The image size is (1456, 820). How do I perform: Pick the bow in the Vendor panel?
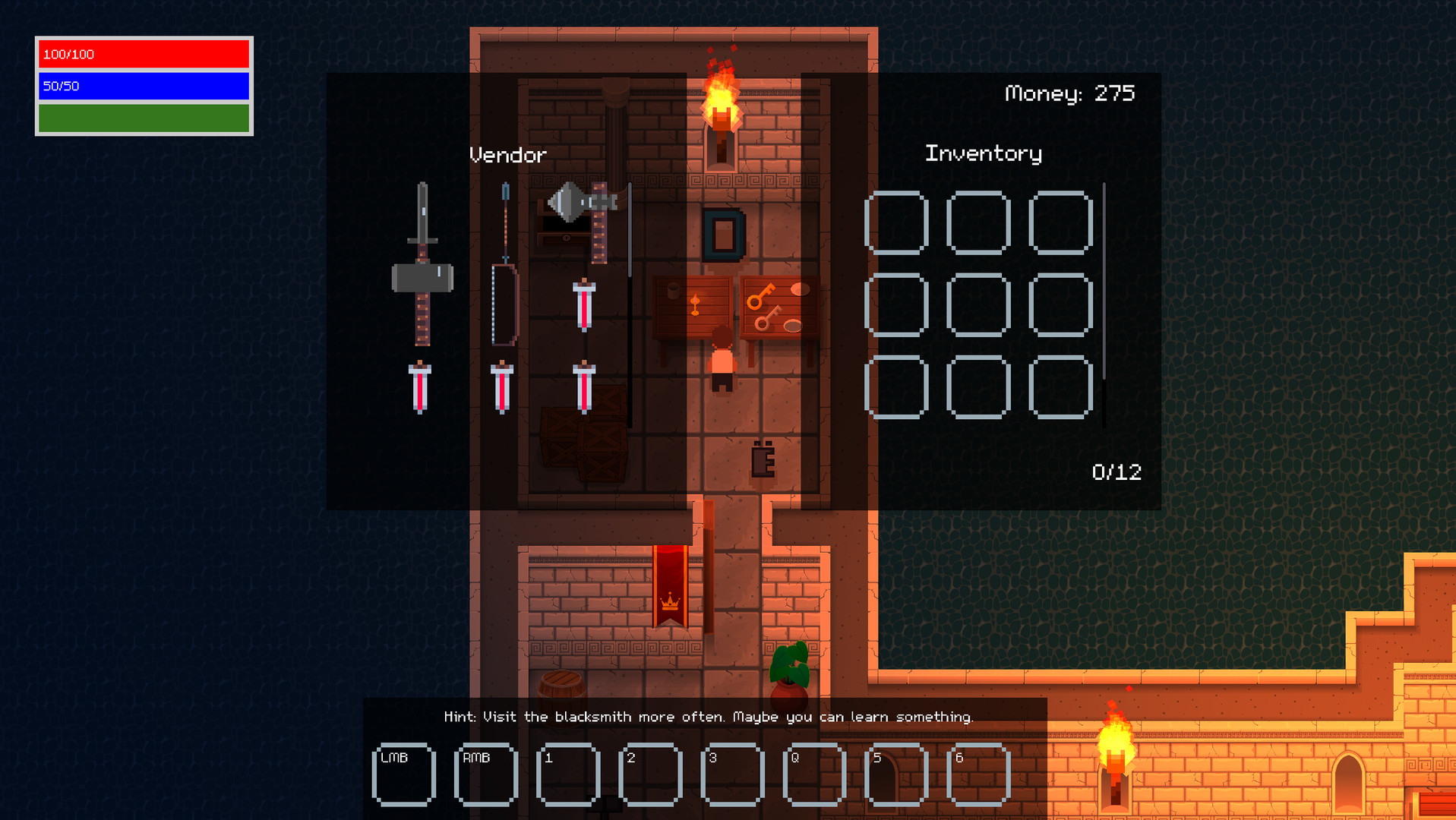tap(504, 304)
